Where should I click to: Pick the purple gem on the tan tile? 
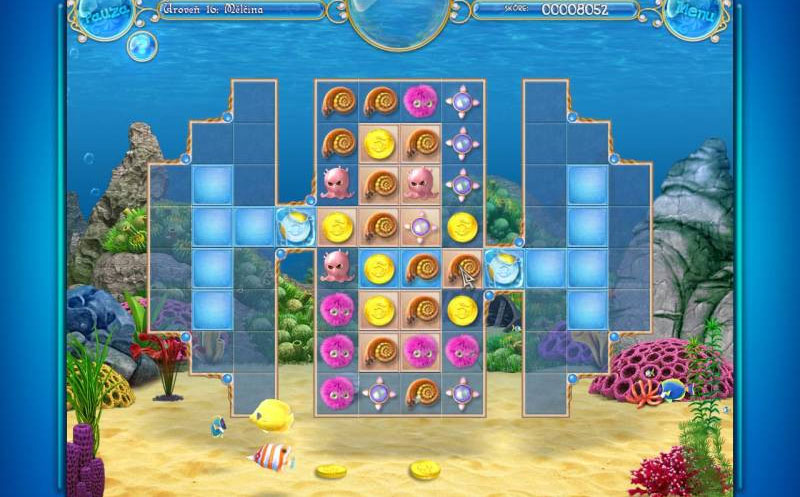[419, 225]
